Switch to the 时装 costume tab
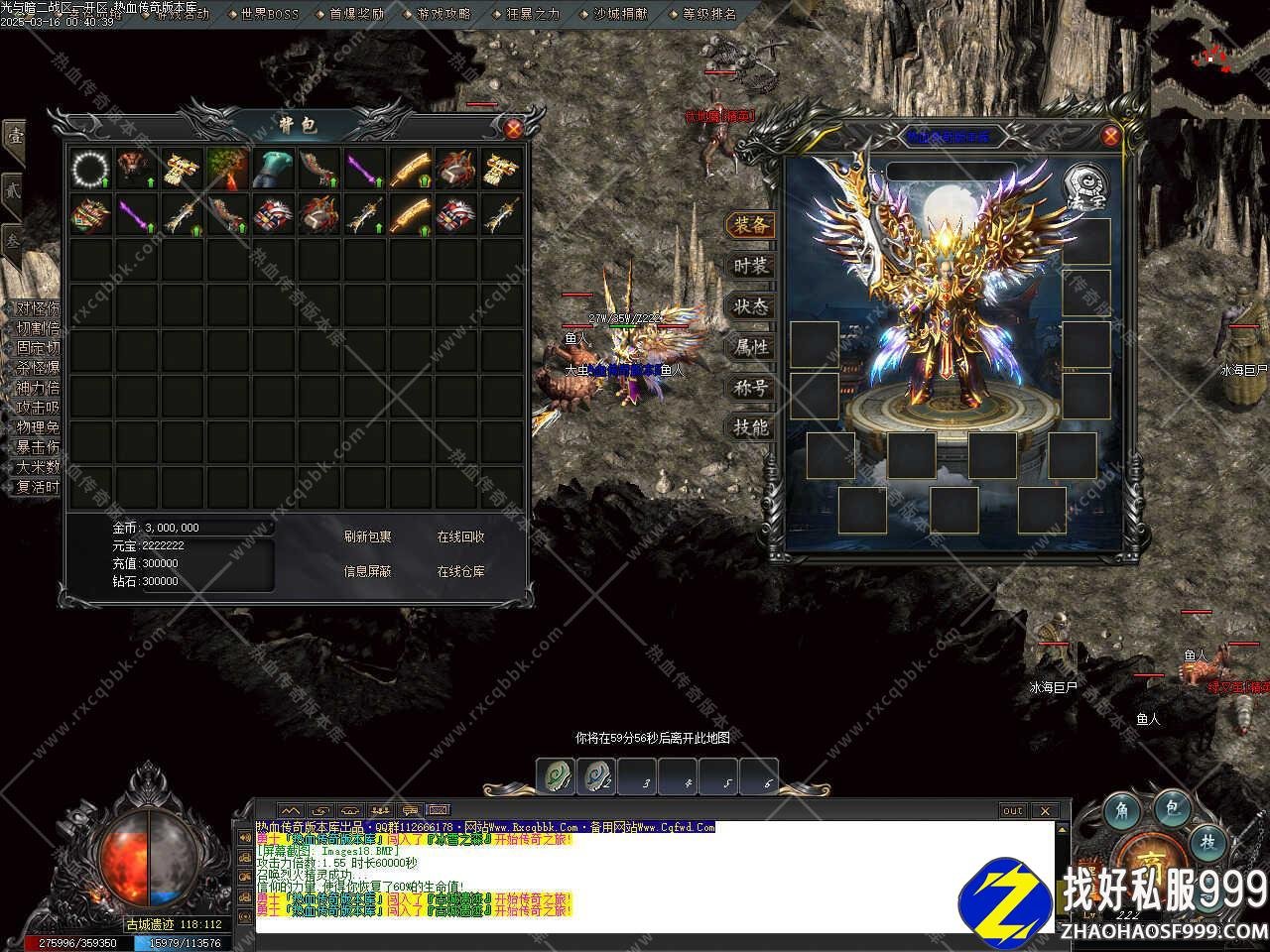This screenshot has height=952, width=1270. (750, 266)
